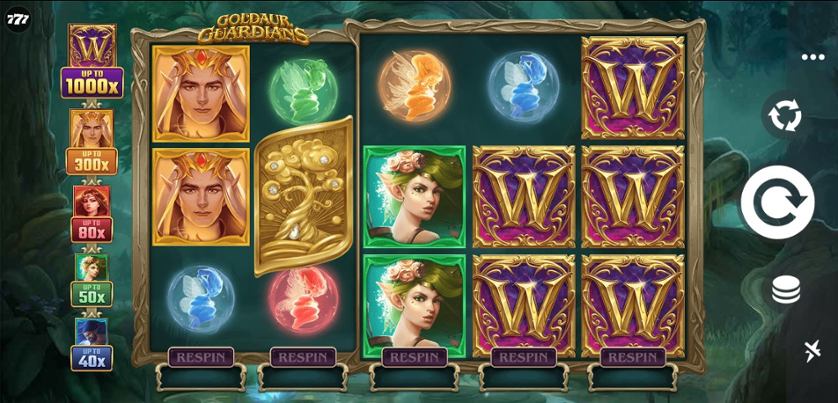Viewport: 838px width, 403px height.
Task: Respin the fourth reel
Action: [523, 357]
